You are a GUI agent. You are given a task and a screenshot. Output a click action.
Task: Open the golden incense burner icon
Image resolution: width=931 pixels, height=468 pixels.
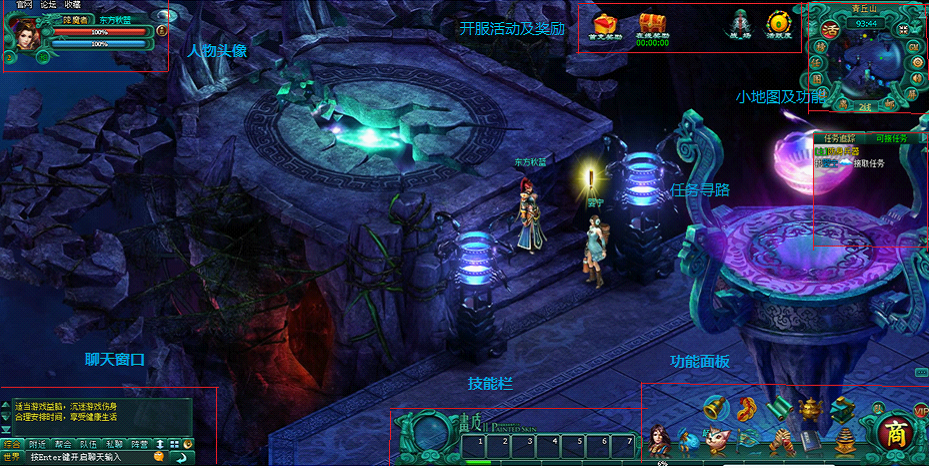(x=811, y=409)
